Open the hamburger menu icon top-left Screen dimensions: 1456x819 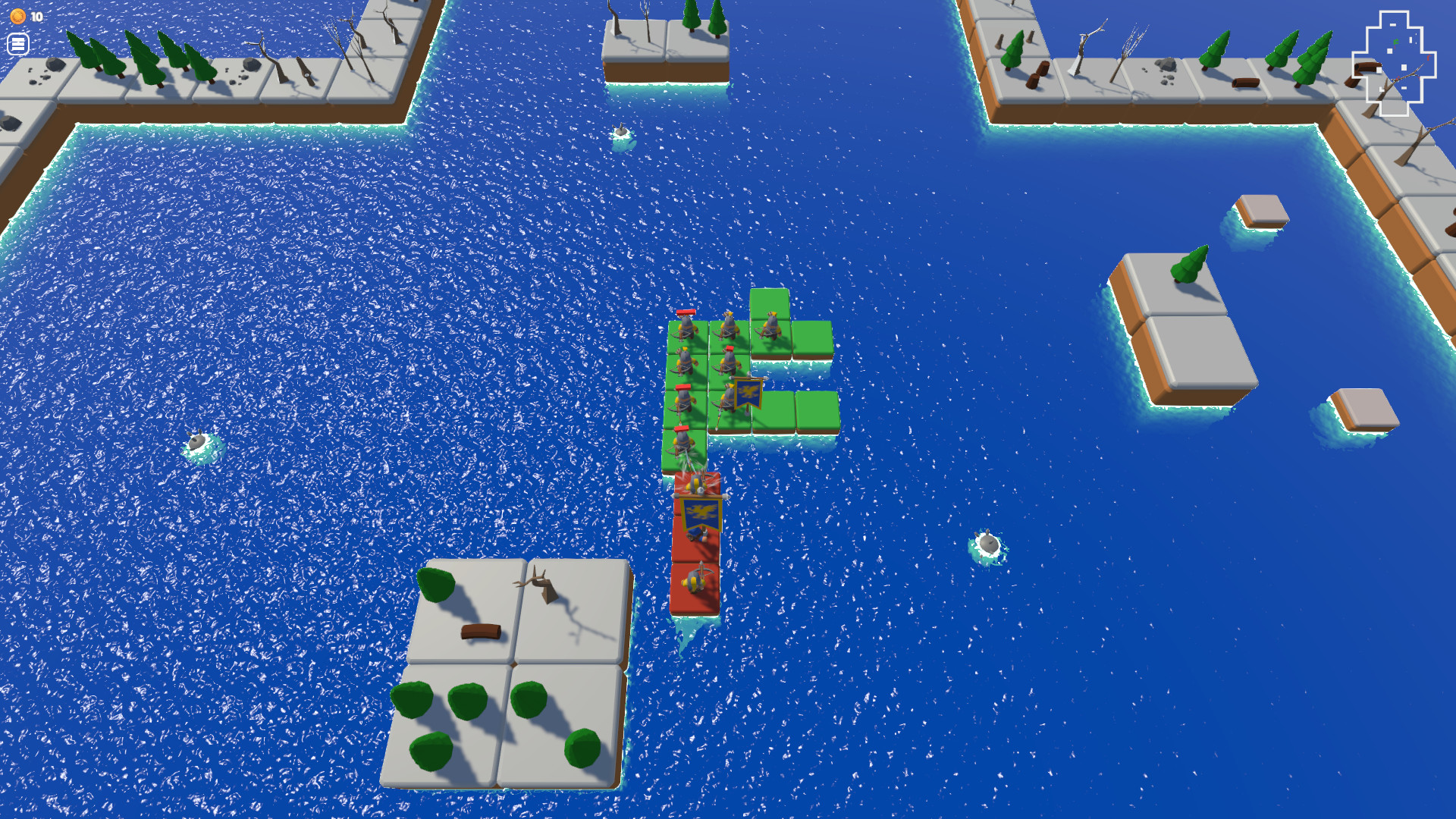pos(18,44)
